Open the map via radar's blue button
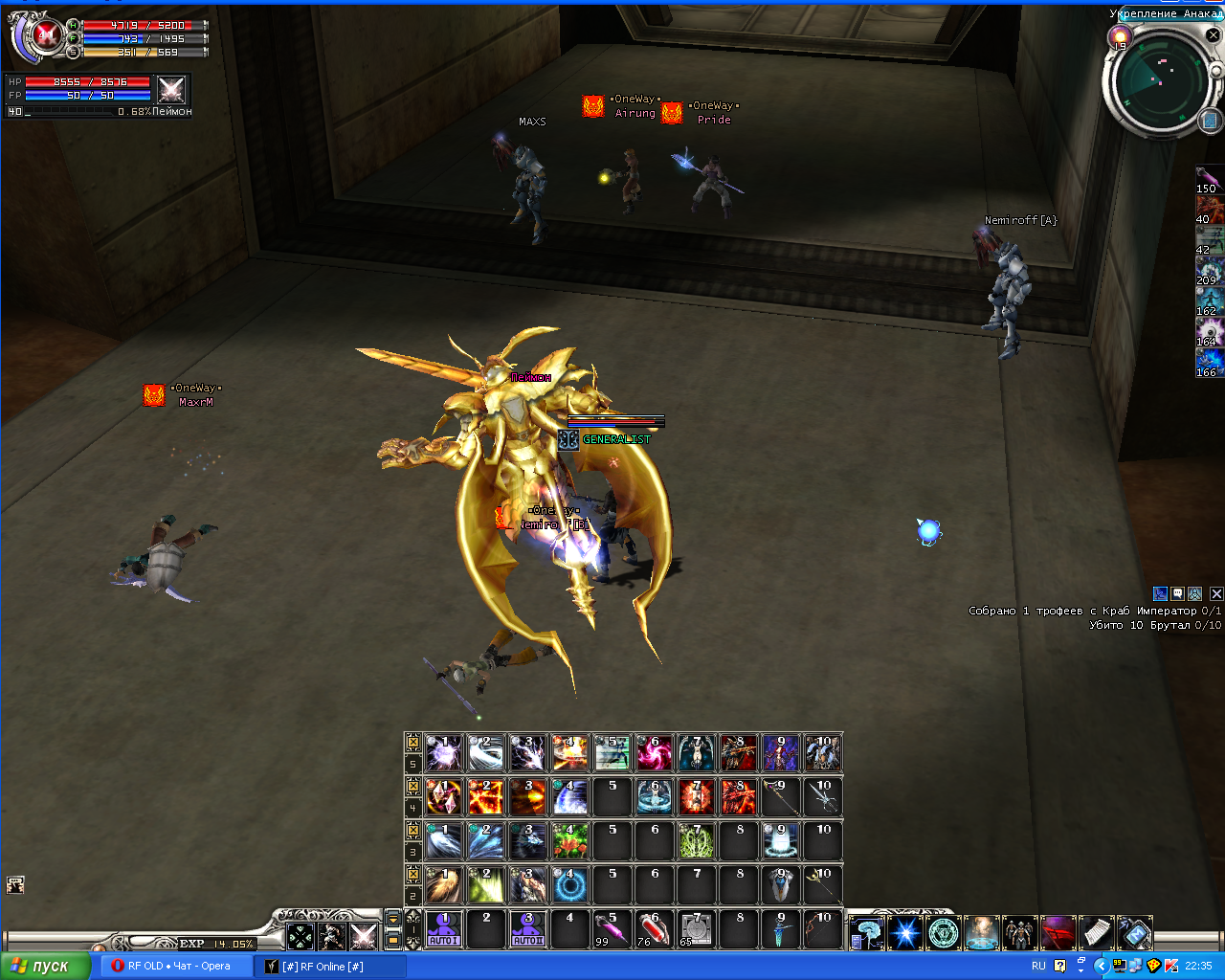The width and height of the screenshot is (1225, 980). (x=1209, y=121)
